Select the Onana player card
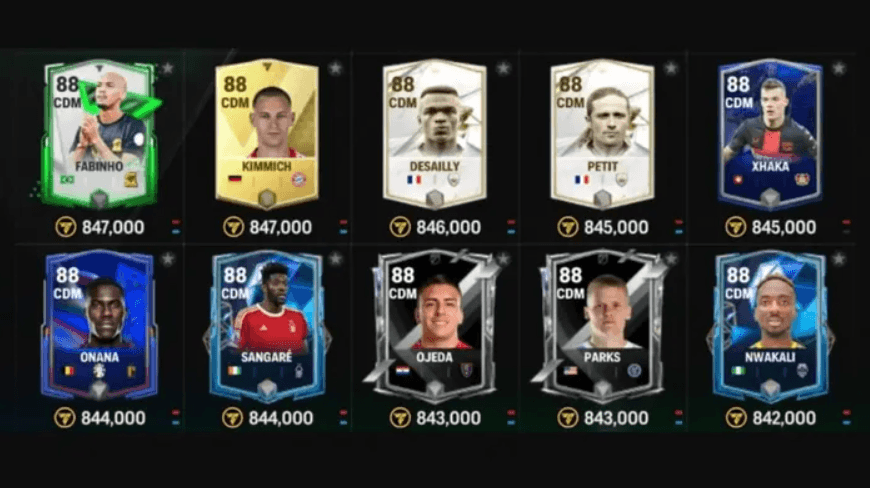 [99, 325]
